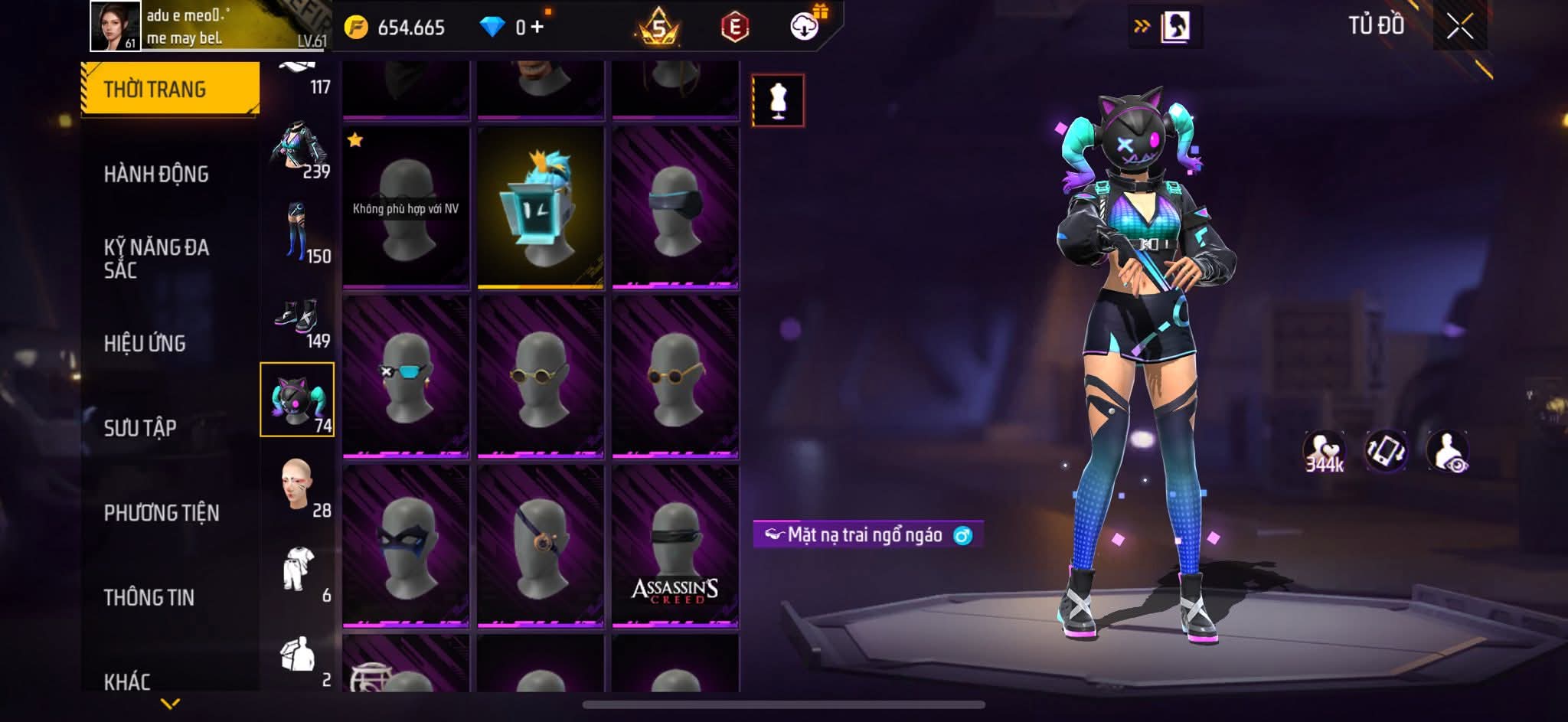Viewport: 1568px width, 722px height.
Task: Open the Hiệu Ứng tab
Action: [145, 344]
